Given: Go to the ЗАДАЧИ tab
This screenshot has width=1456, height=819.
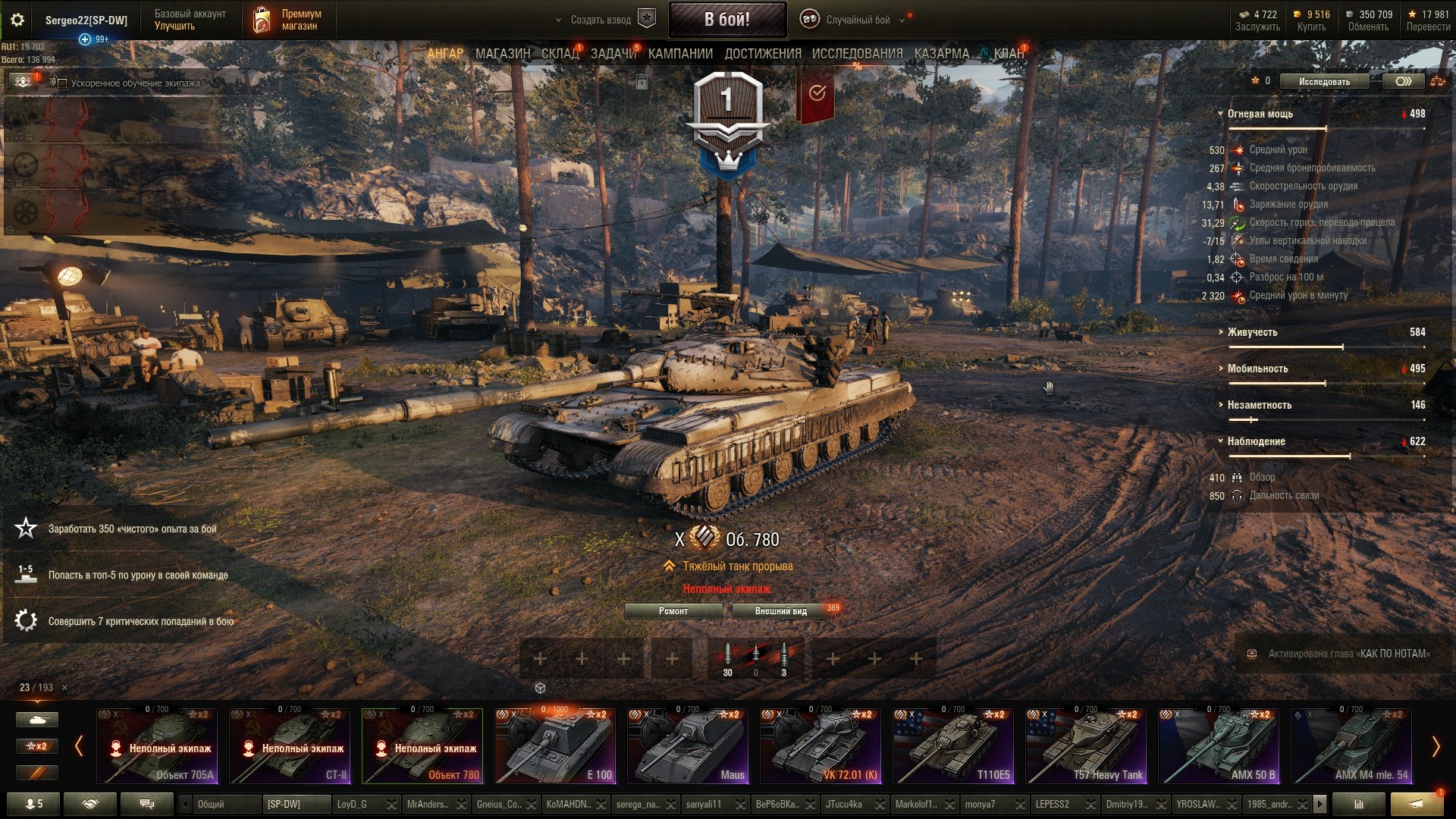Looking at the screenshot, I should click(x=613, y=54).
